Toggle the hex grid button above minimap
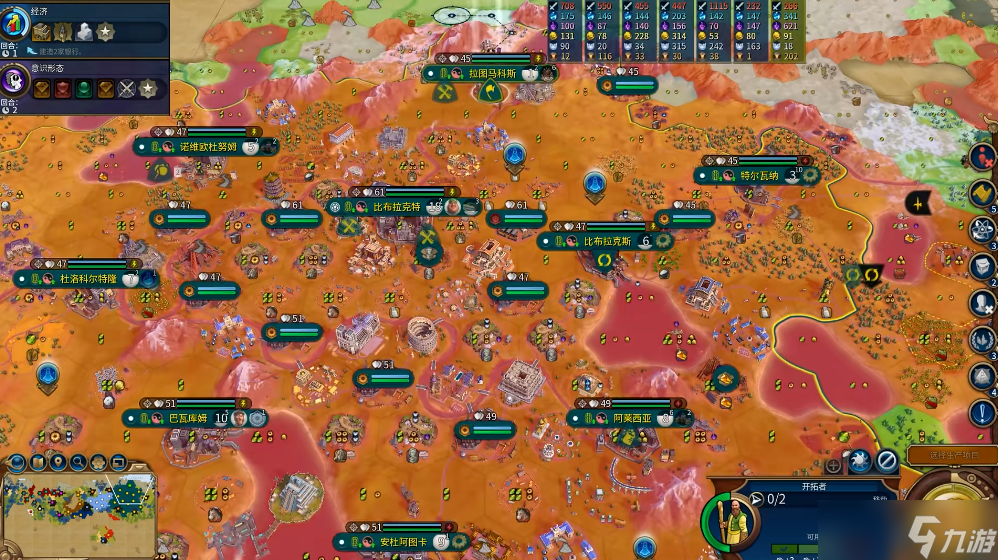 click(98, 462)
